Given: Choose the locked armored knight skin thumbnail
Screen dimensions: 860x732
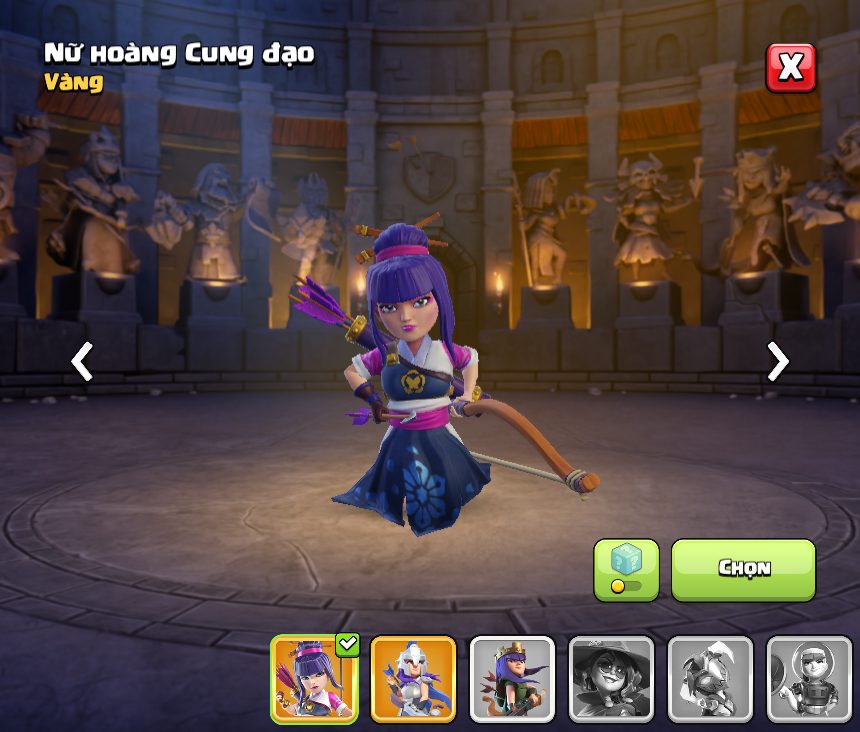Looking at the screenshot, I should coord(710,679).
